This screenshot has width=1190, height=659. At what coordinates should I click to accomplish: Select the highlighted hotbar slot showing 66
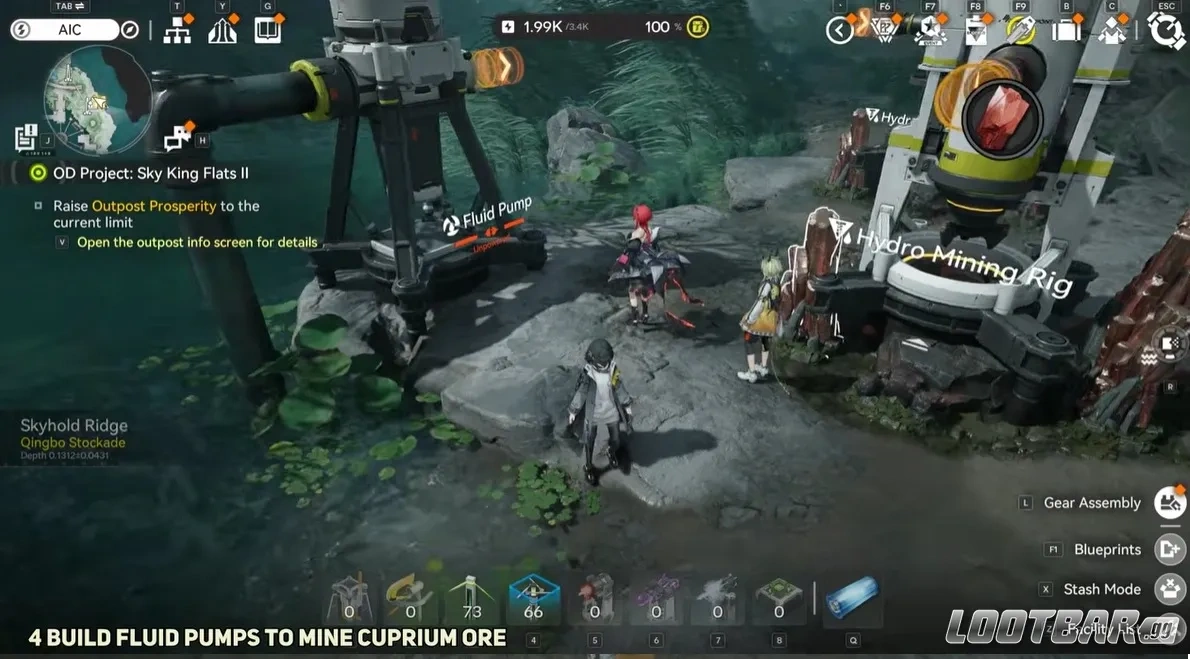533,600
